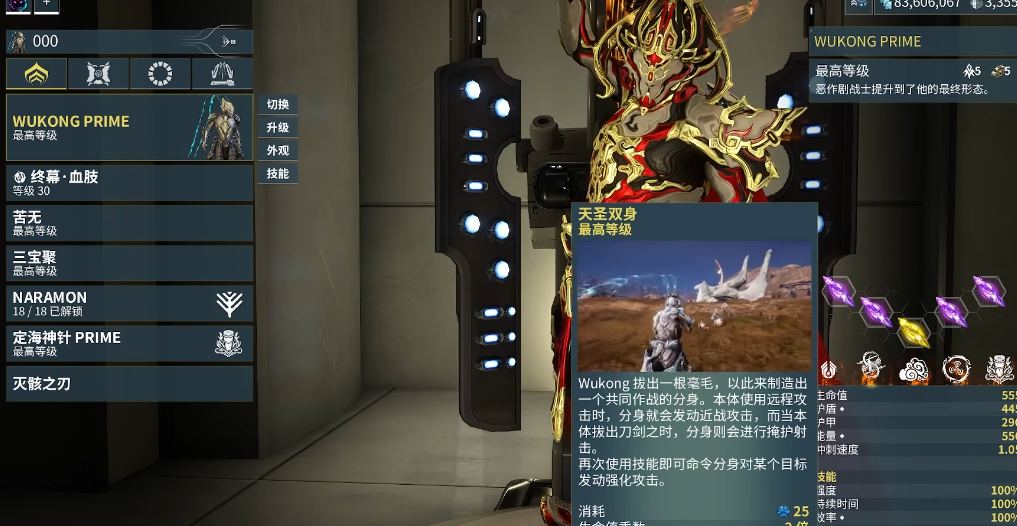Select the cloud ability icon

(913, 369)
